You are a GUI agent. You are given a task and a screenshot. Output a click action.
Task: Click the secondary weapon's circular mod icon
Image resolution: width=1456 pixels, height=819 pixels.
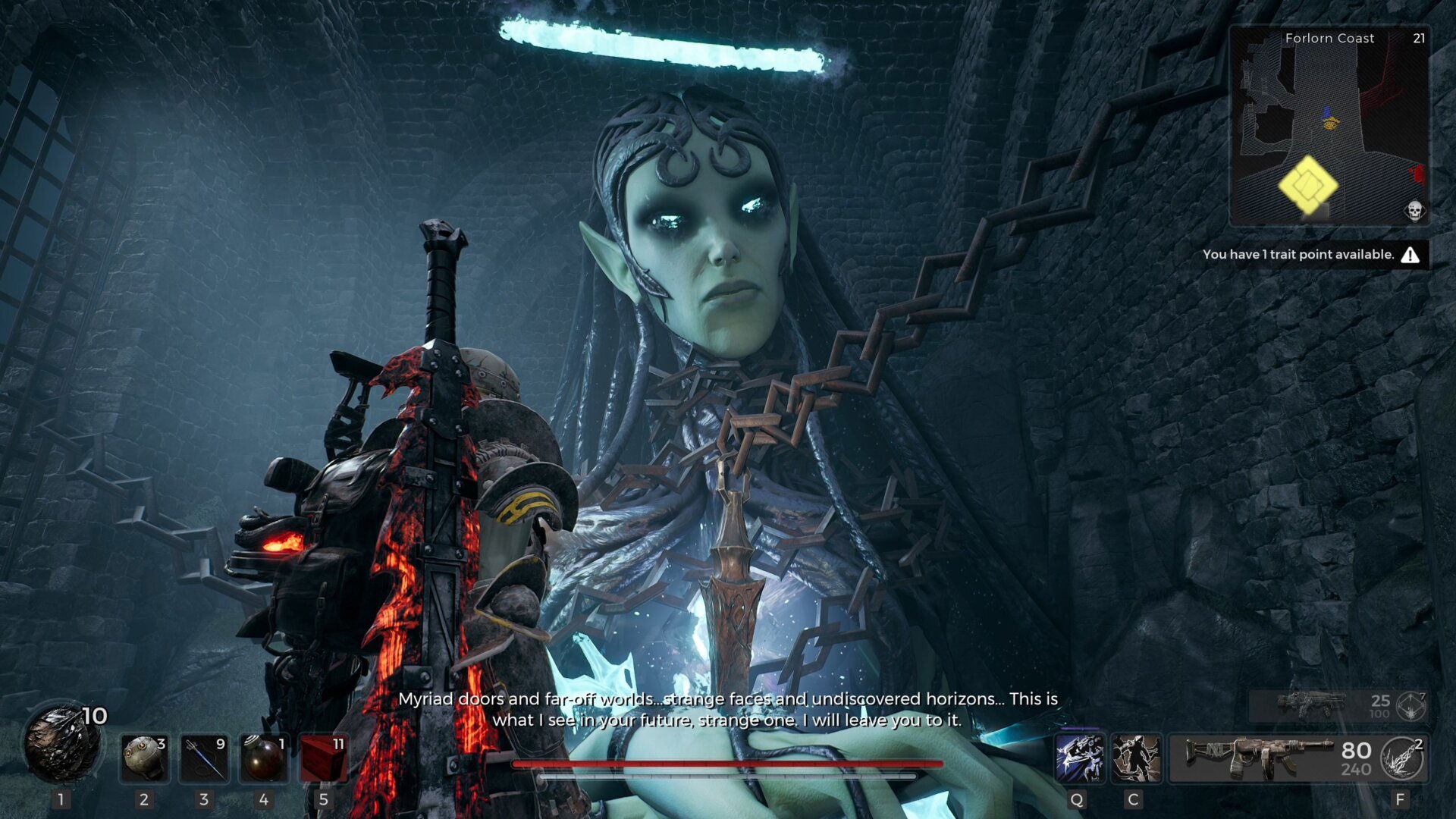(1411, 707)
